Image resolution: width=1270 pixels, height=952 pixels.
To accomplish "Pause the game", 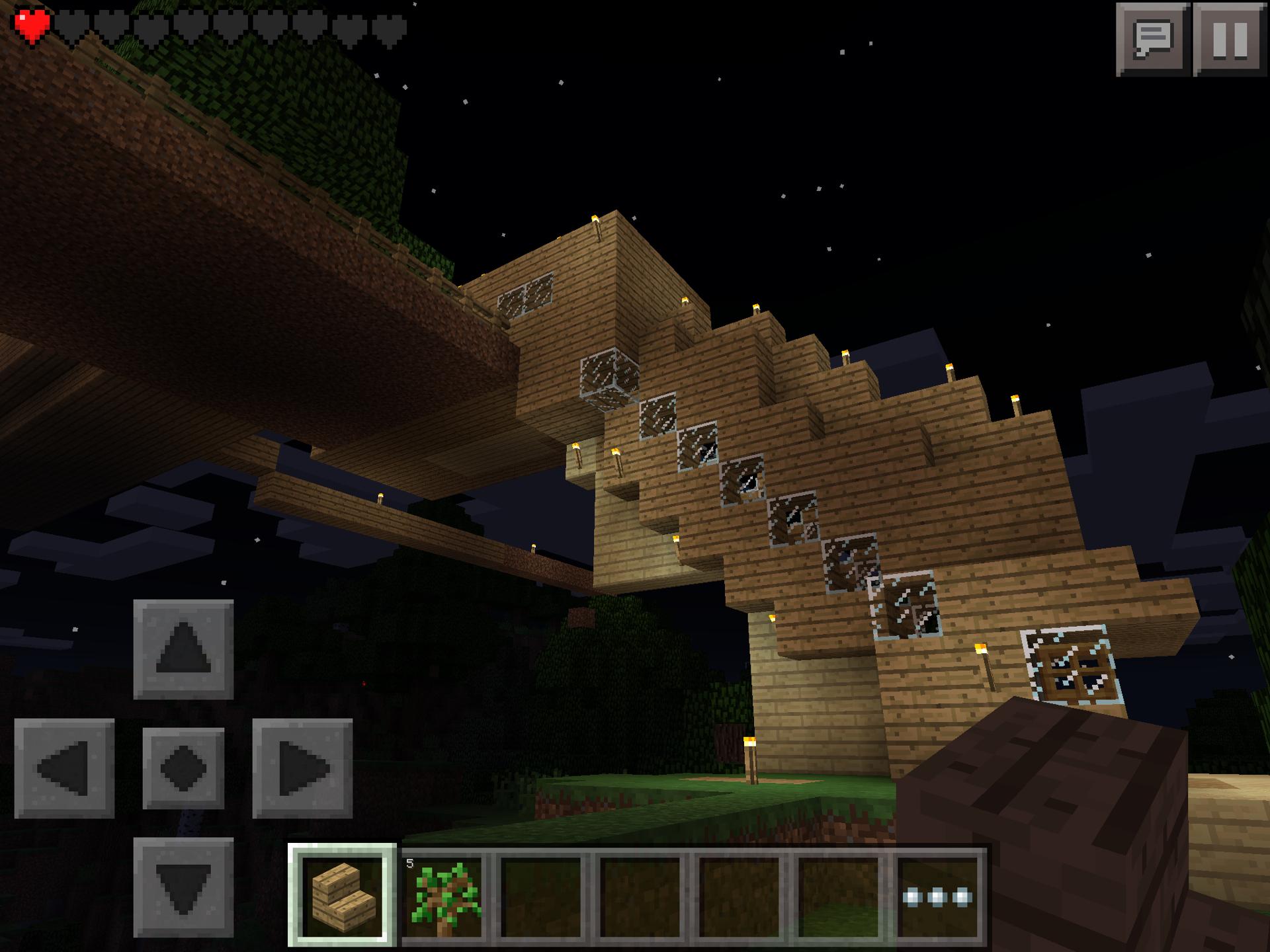I will (x=1230, y=40).
